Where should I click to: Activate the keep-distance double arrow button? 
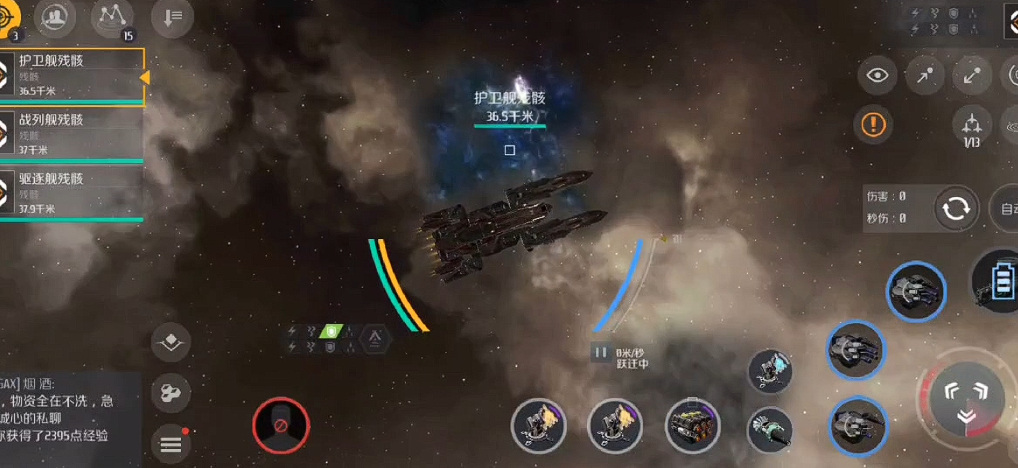[972, 75]
